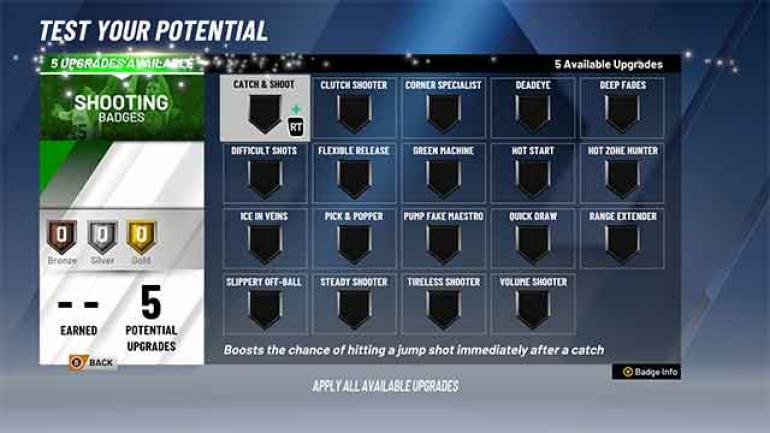Choose the Tireless Shooter badge
The image size is (770, 433).
(x=443, y=304)
